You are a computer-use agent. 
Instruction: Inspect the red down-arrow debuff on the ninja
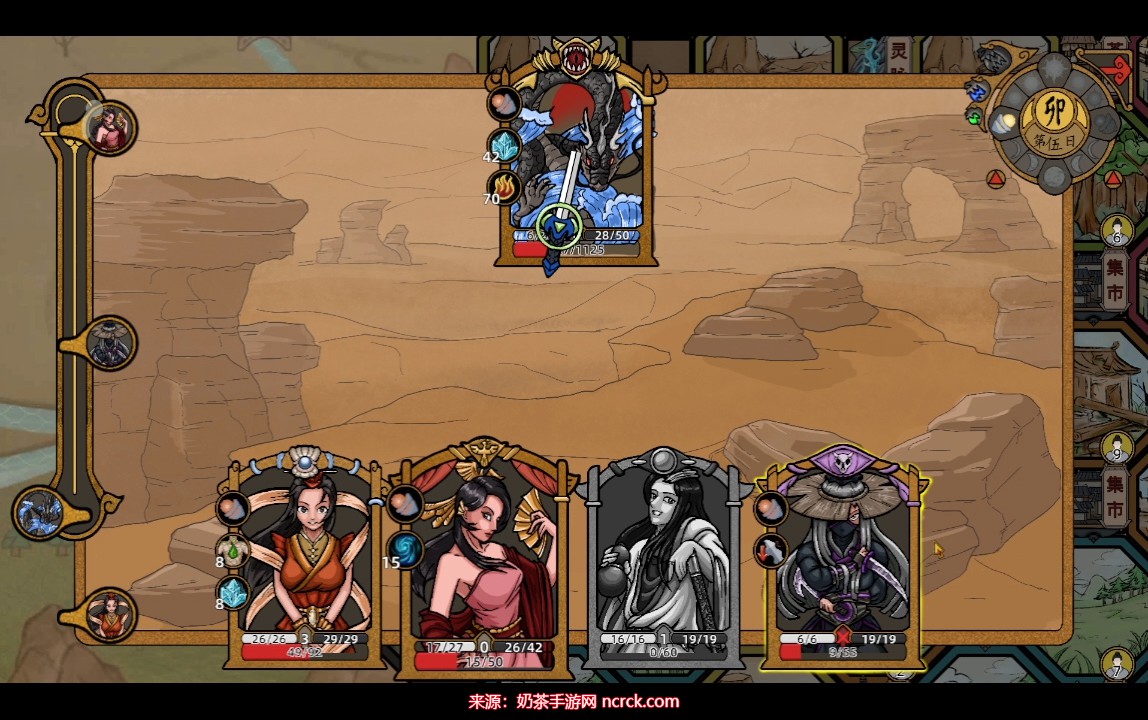point(771,549)
